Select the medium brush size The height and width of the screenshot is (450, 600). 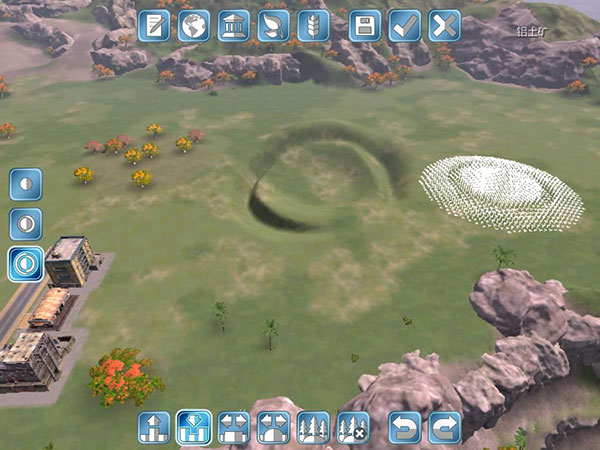(x=26, y=223)
